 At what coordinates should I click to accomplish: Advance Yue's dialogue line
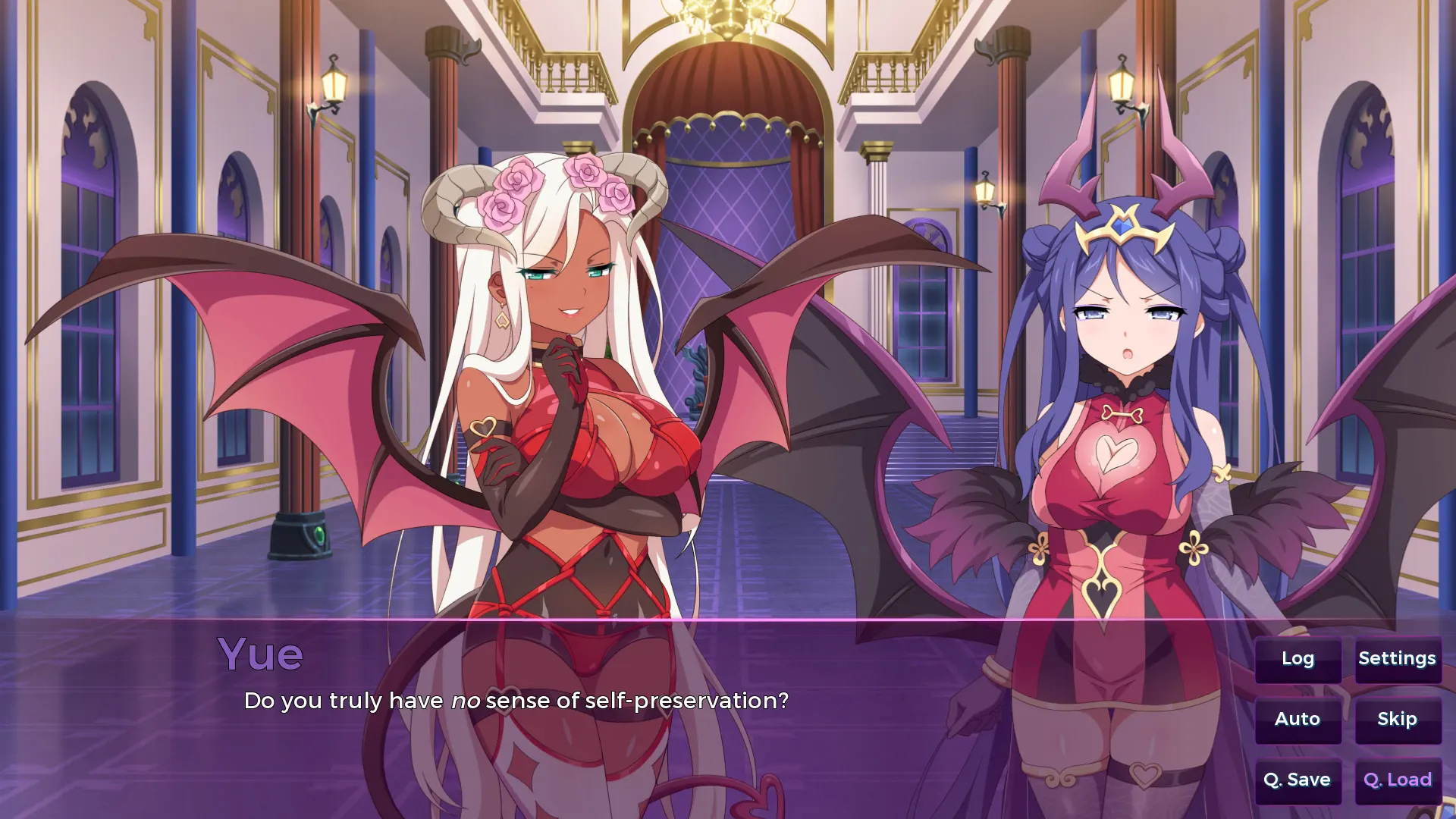coord(516,701)
